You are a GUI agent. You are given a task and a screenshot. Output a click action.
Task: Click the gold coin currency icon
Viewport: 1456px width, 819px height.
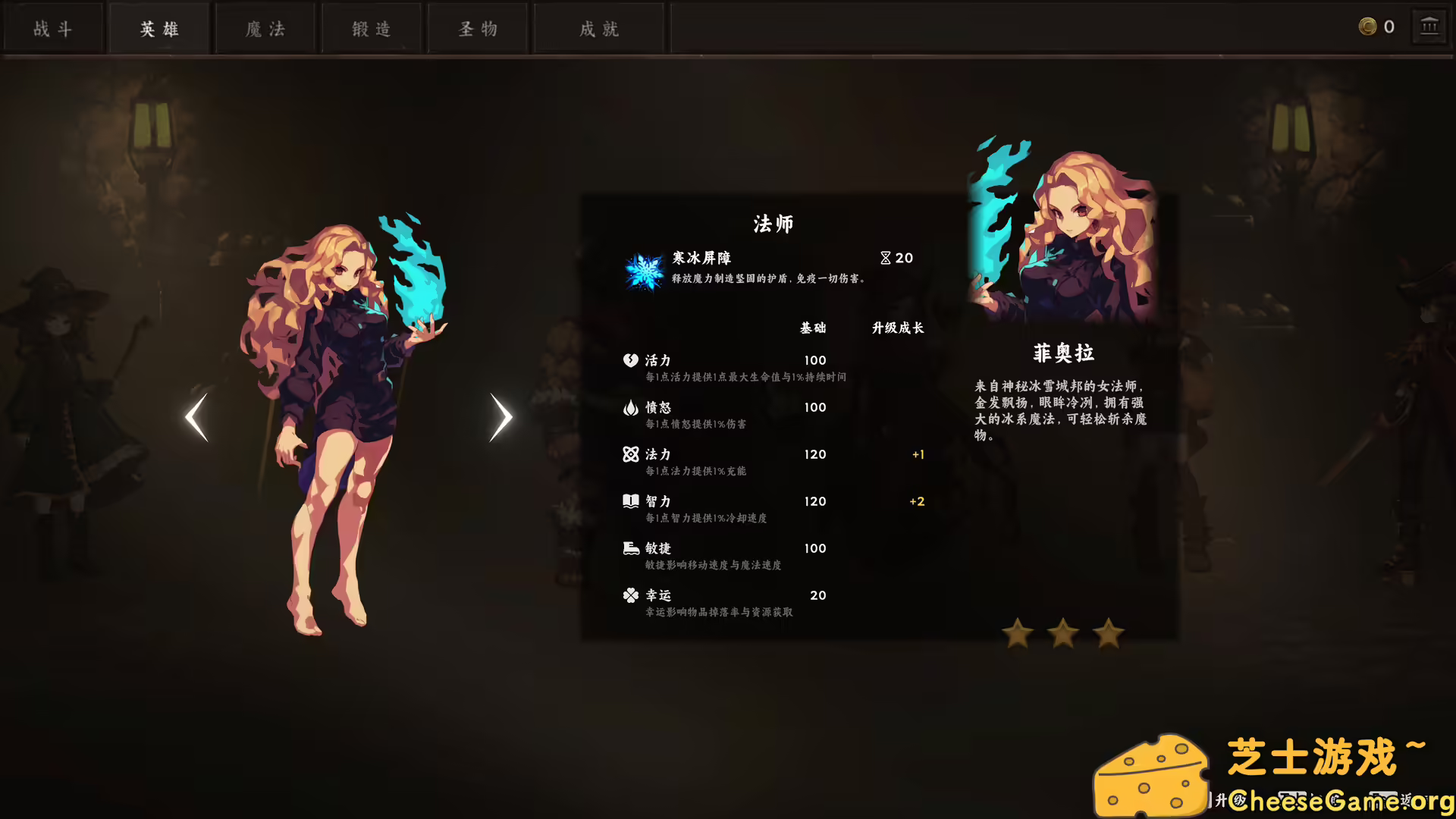pos(1368,26)
